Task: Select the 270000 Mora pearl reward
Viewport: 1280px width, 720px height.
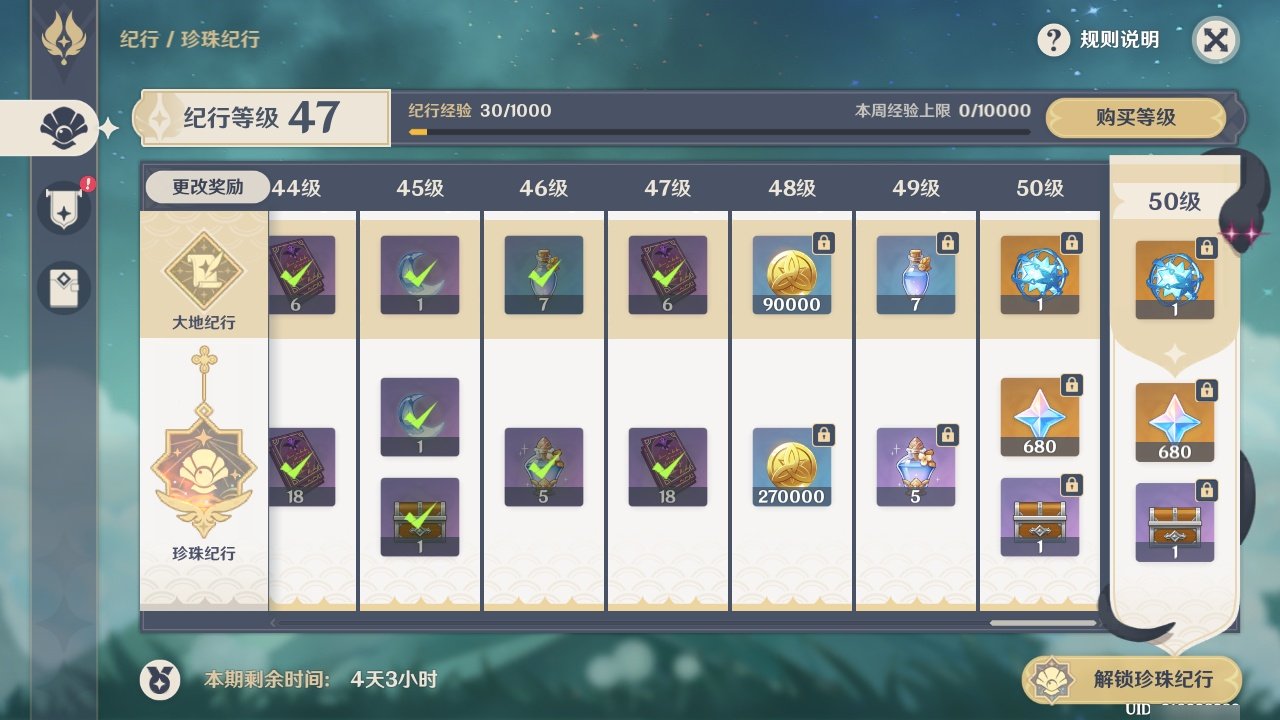Action: click(791, 467)
